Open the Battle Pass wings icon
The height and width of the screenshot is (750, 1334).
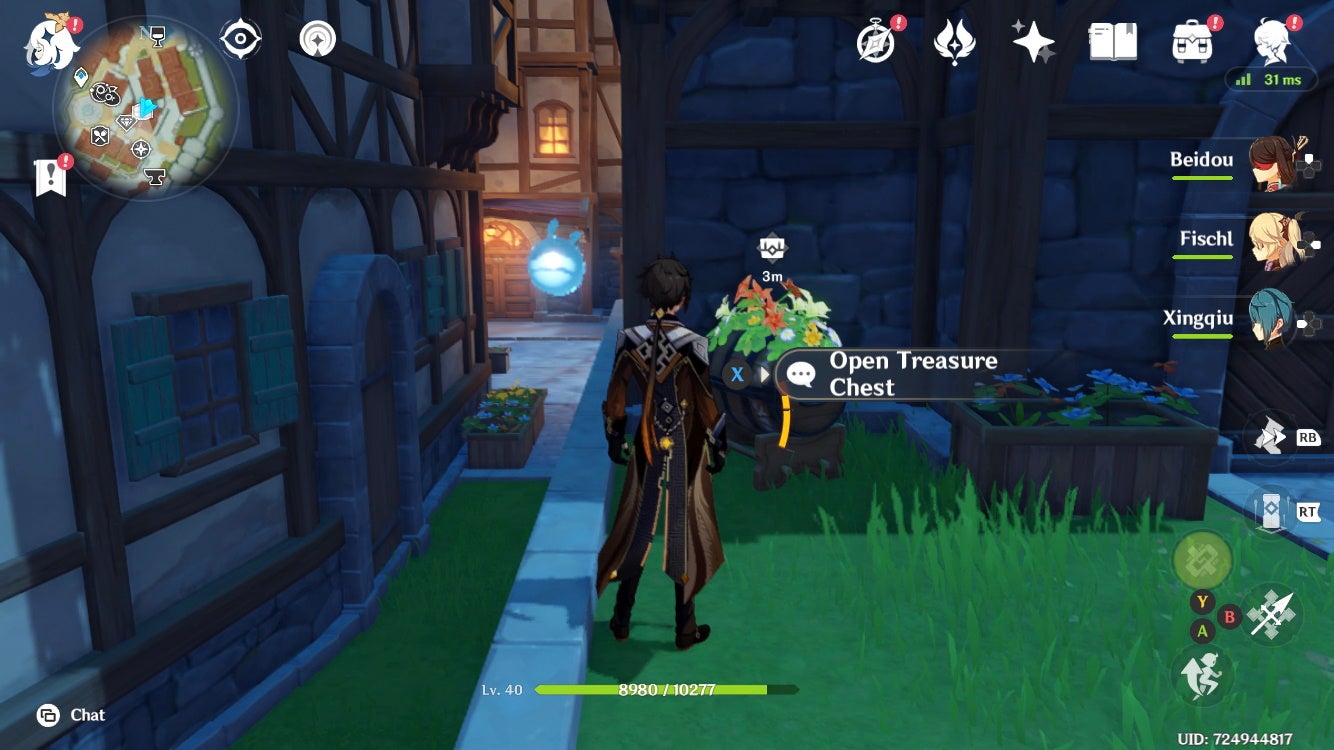(953, 42)
